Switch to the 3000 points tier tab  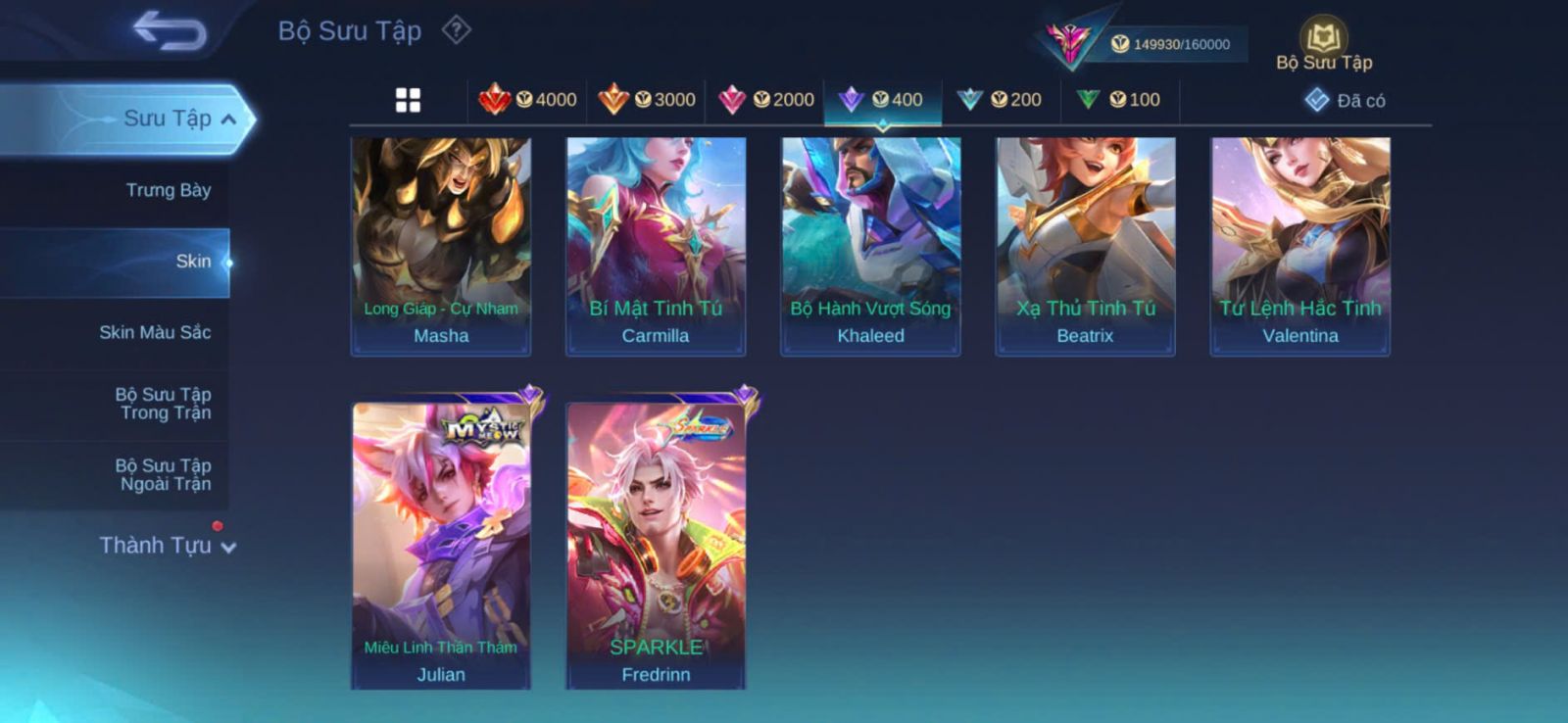pyautogui.click(x=647, y=100)
